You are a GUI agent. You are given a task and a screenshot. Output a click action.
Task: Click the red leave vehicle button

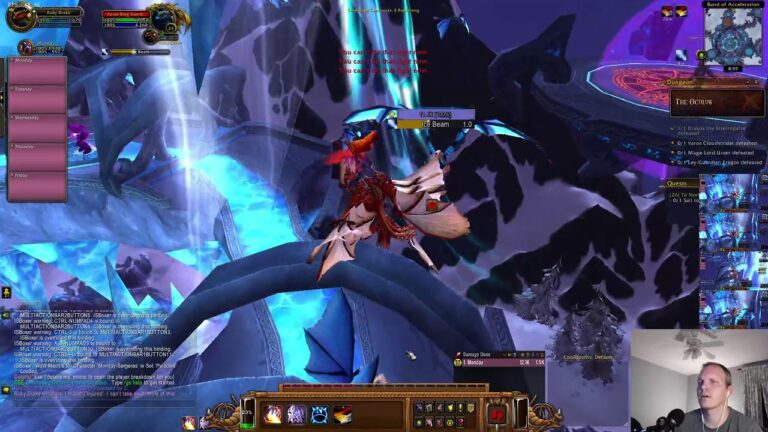[495, 413]
